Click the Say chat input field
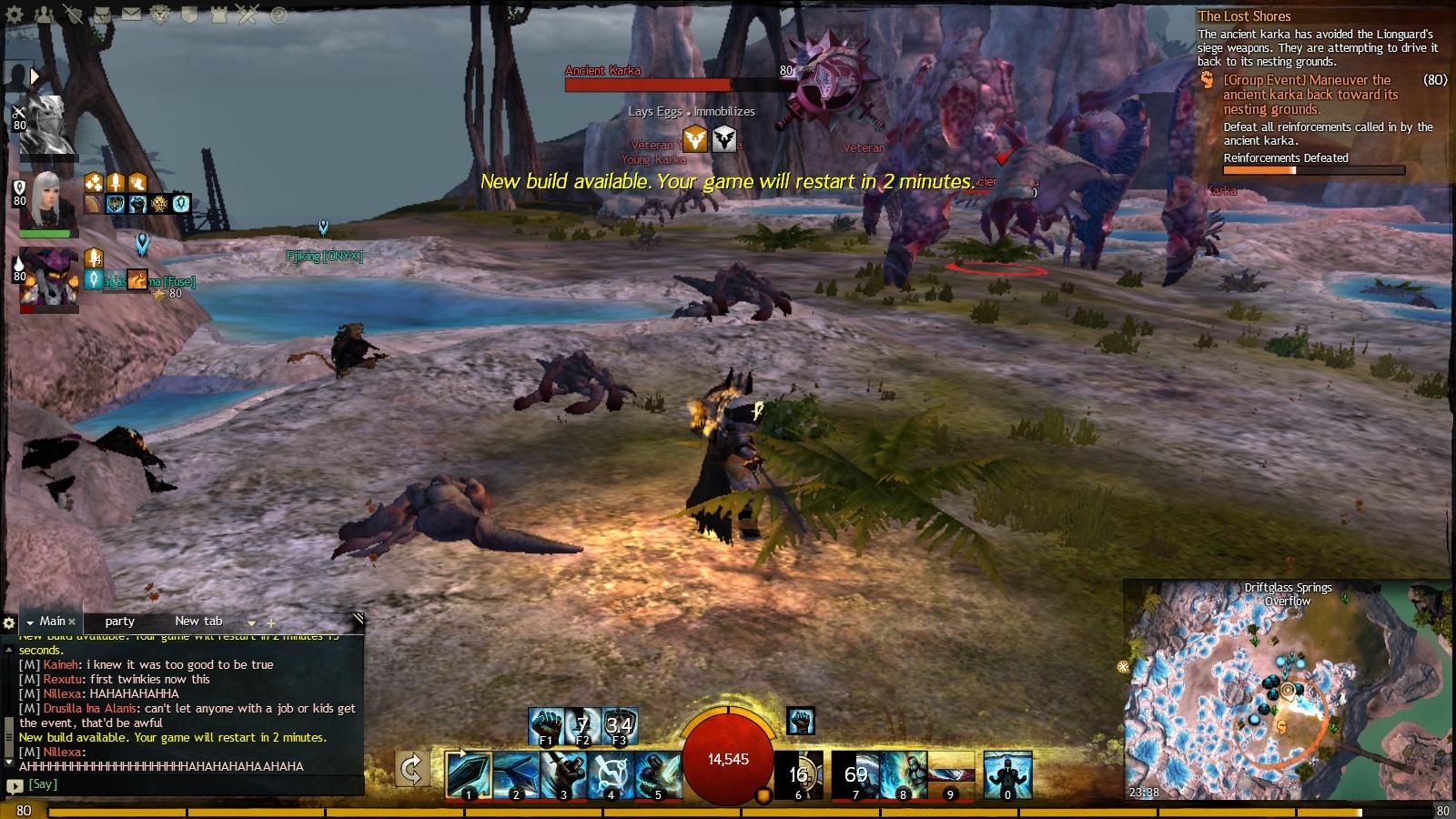1456x819 pixels. click(182, 784)
